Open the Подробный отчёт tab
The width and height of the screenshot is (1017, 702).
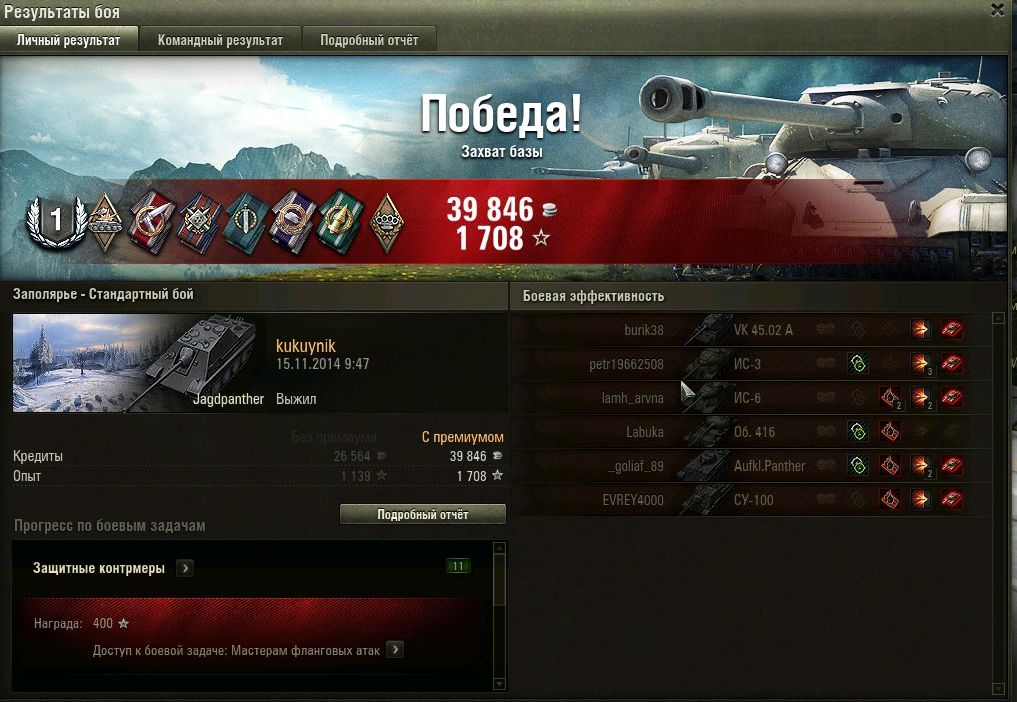click(x=369, y=40)
